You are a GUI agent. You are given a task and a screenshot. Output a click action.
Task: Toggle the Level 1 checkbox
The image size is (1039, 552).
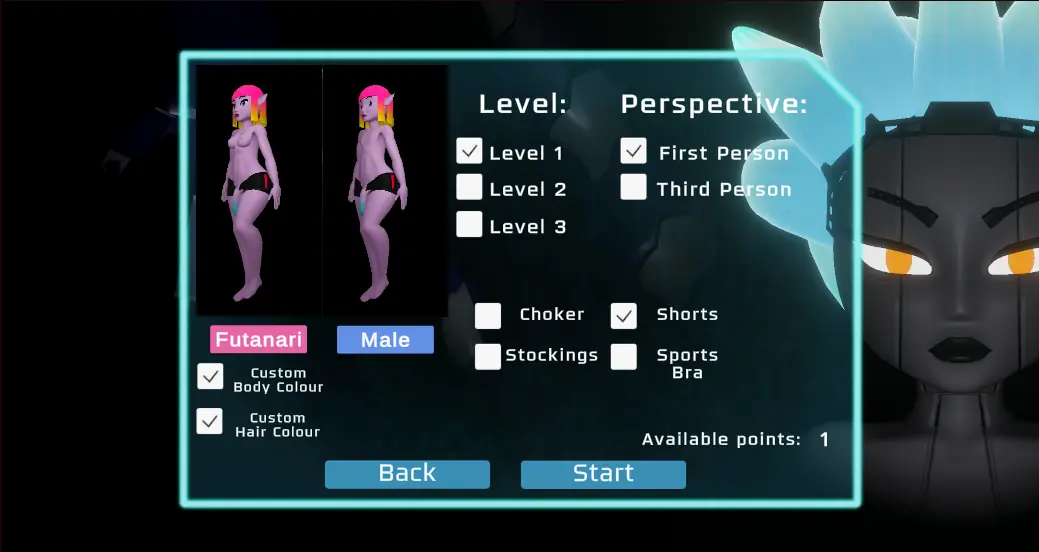(x=470, y=151)
